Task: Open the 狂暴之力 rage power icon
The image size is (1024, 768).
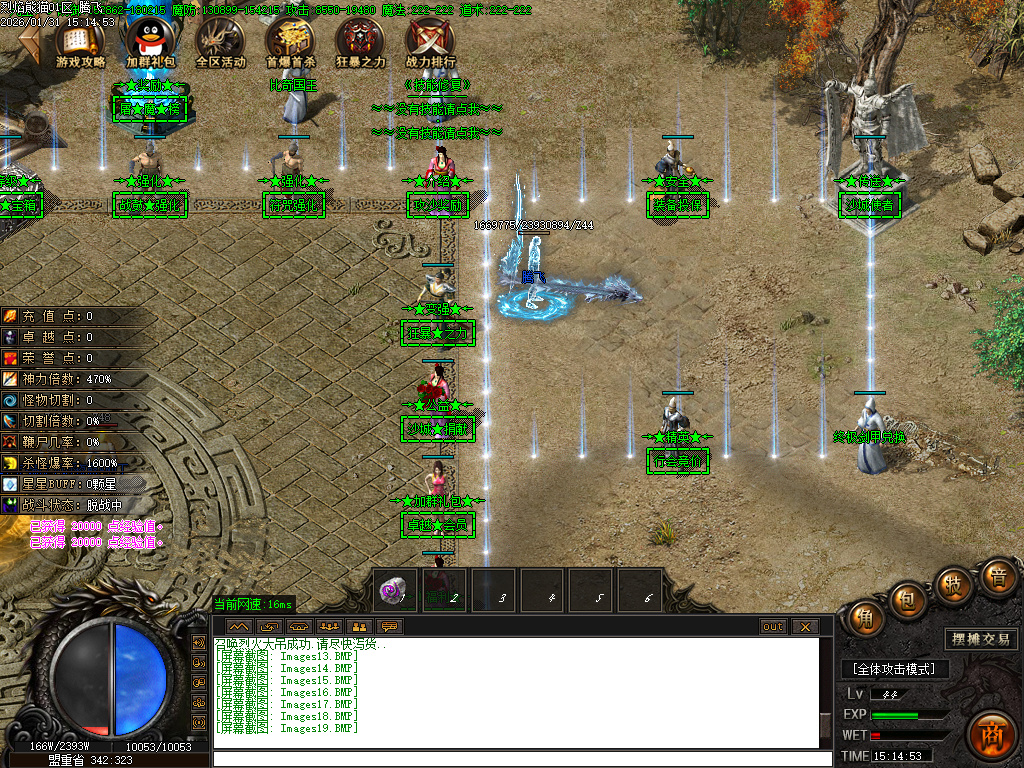Action: [360, 42]
